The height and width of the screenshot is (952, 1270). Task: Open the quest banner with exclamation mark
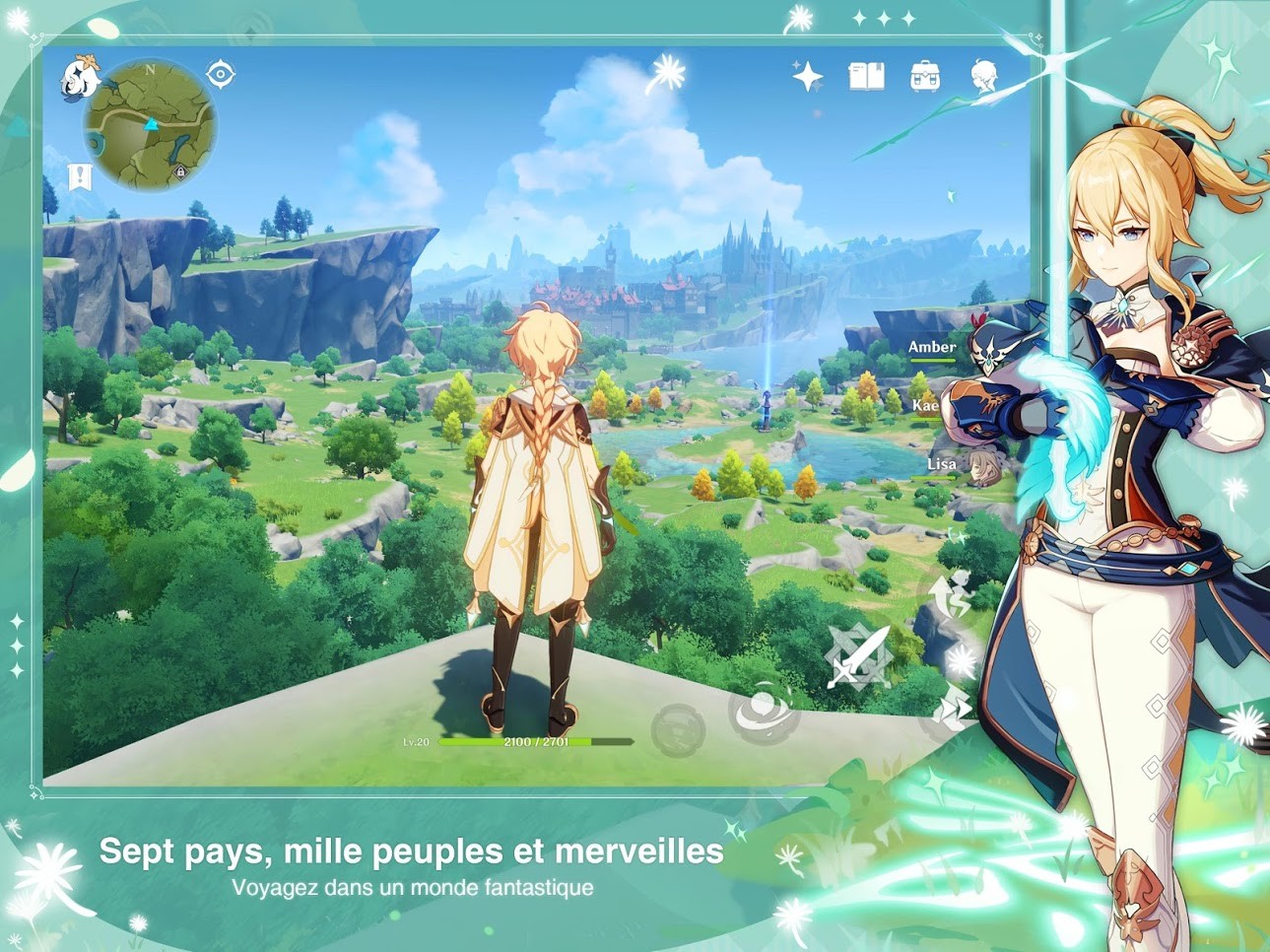click(80, 177)
